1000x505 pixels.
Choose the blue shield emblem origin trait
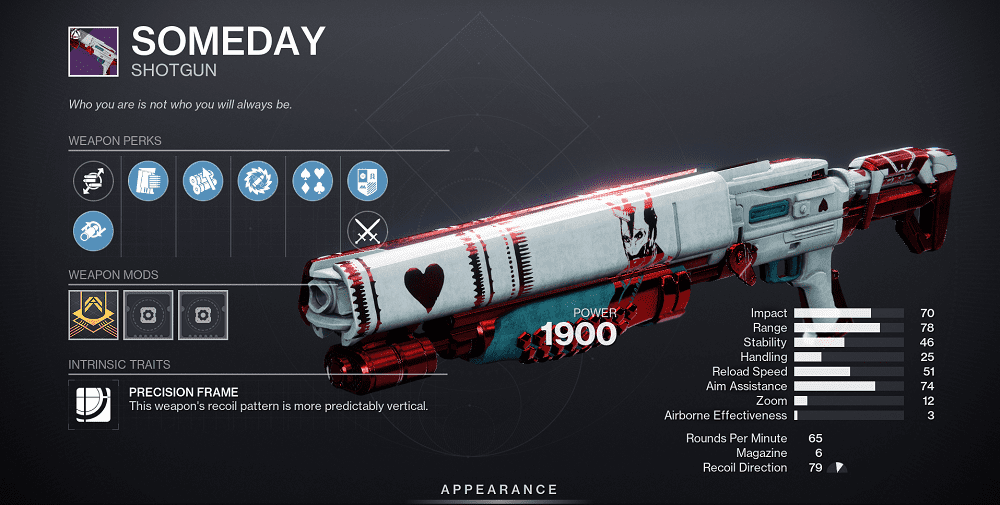tap(367, 181)
